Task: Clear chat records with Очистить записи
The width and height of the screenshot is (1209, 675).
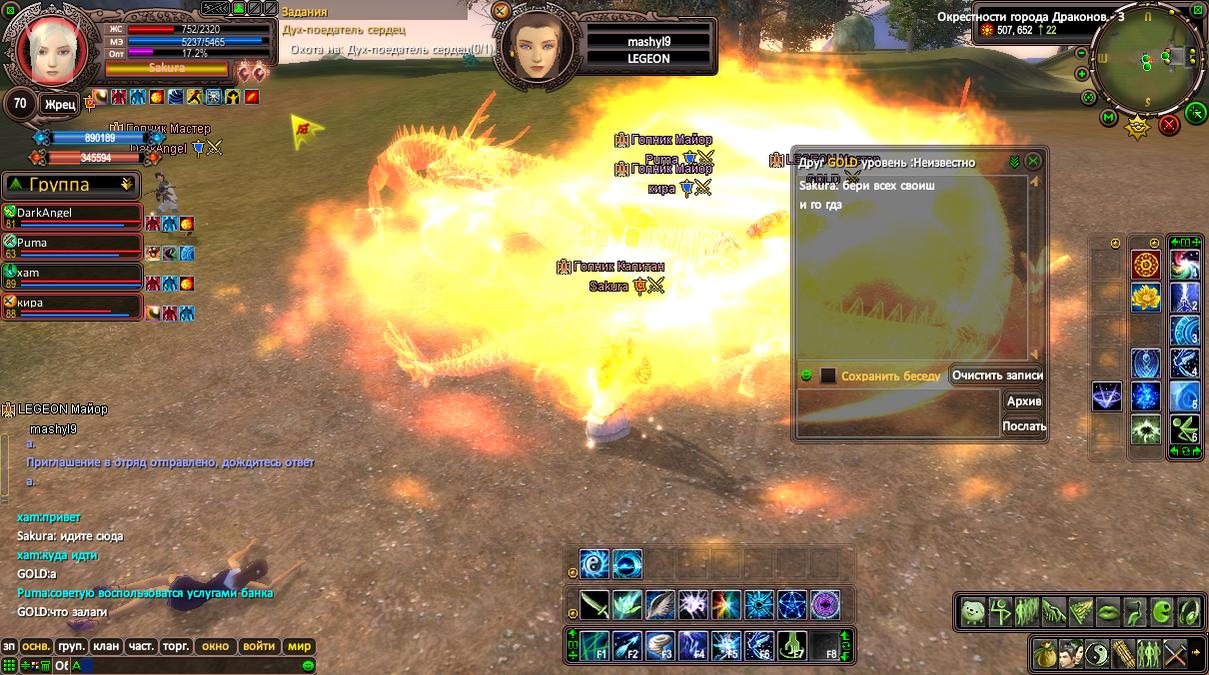Action: coord(996,375)
